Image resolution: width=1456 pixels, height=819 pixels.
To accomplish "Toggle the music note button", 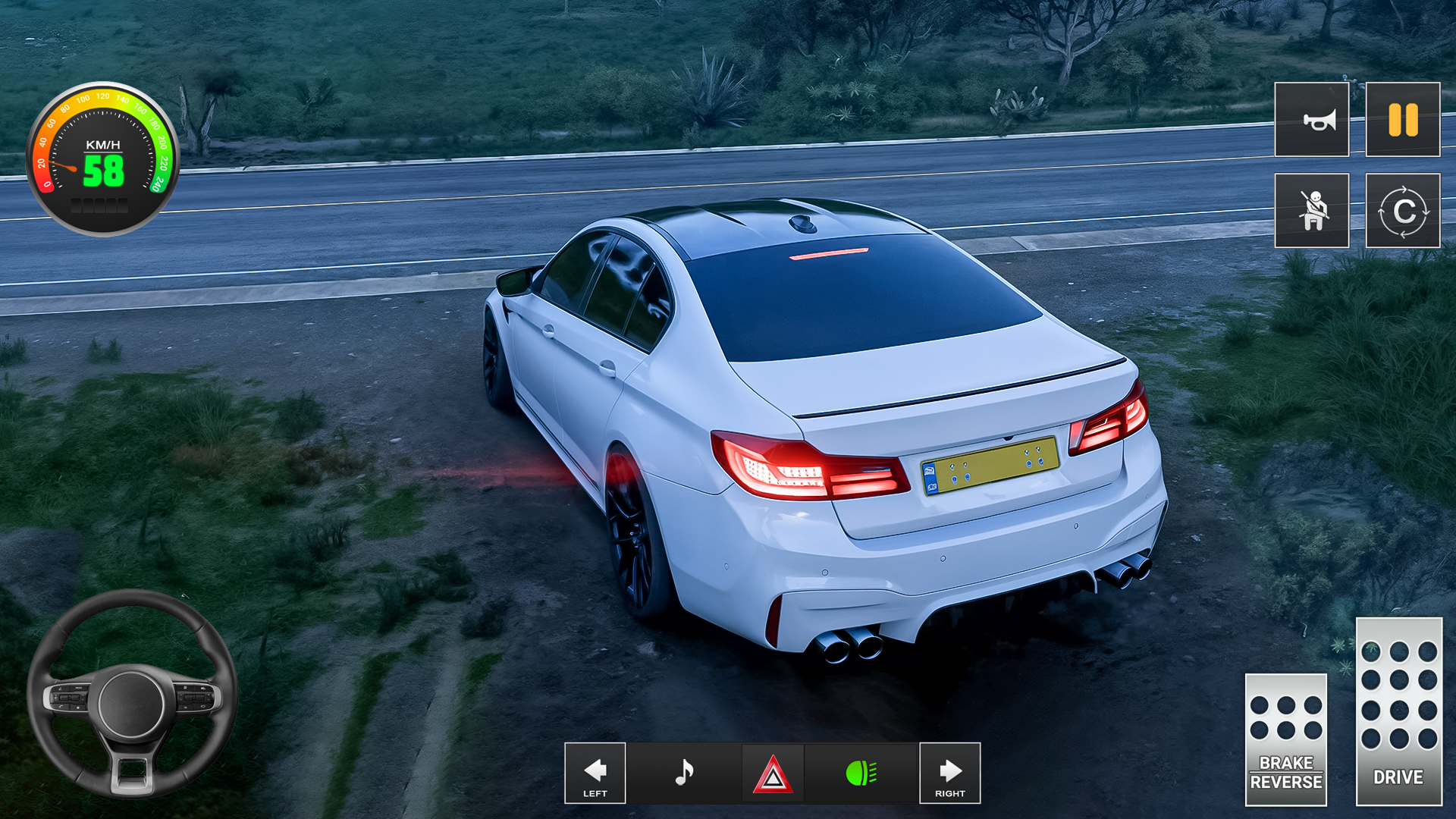I will click(684, 773).
